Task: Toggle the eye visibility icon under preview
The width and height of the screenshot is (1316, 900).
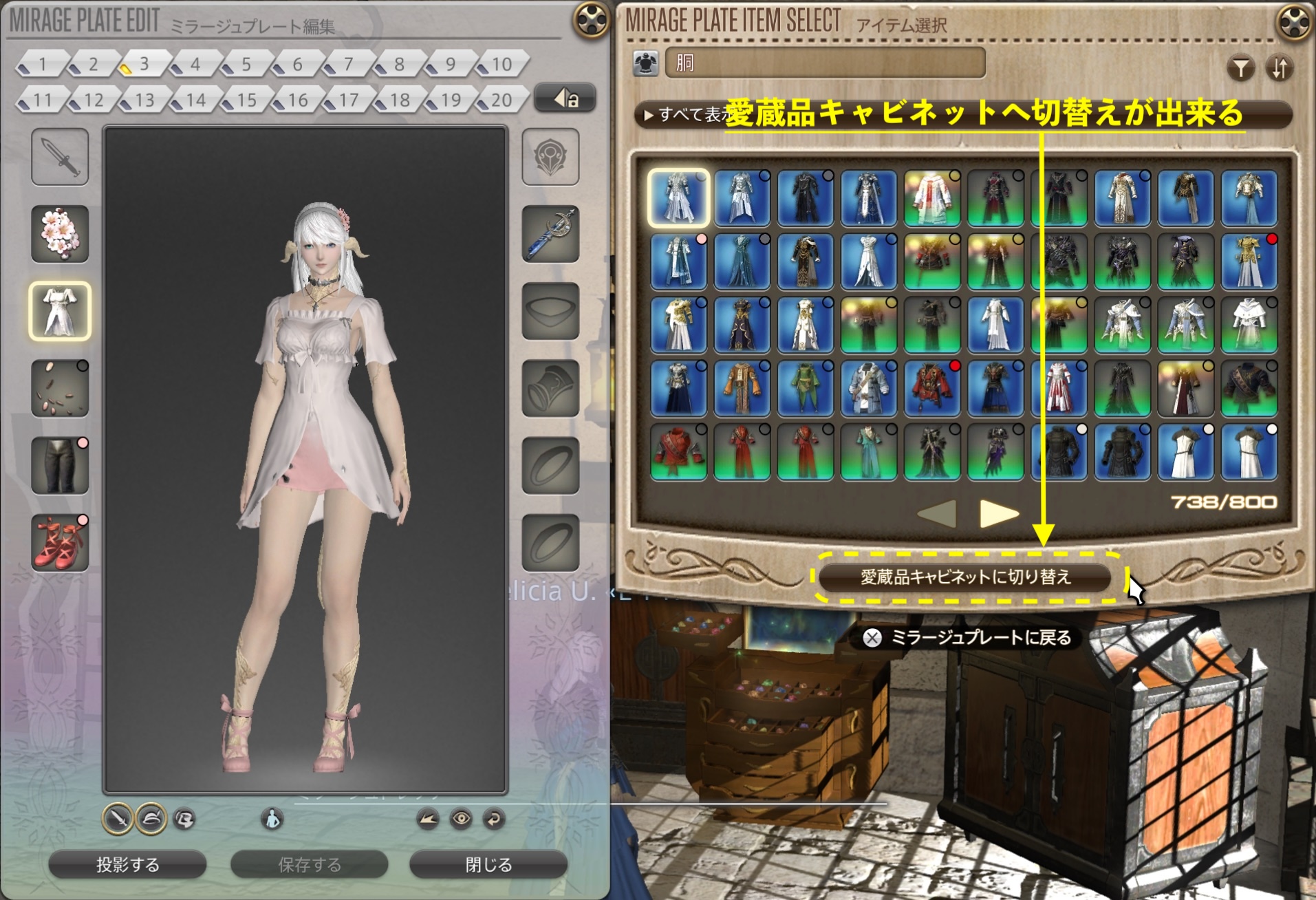Action: click(461, 819)
